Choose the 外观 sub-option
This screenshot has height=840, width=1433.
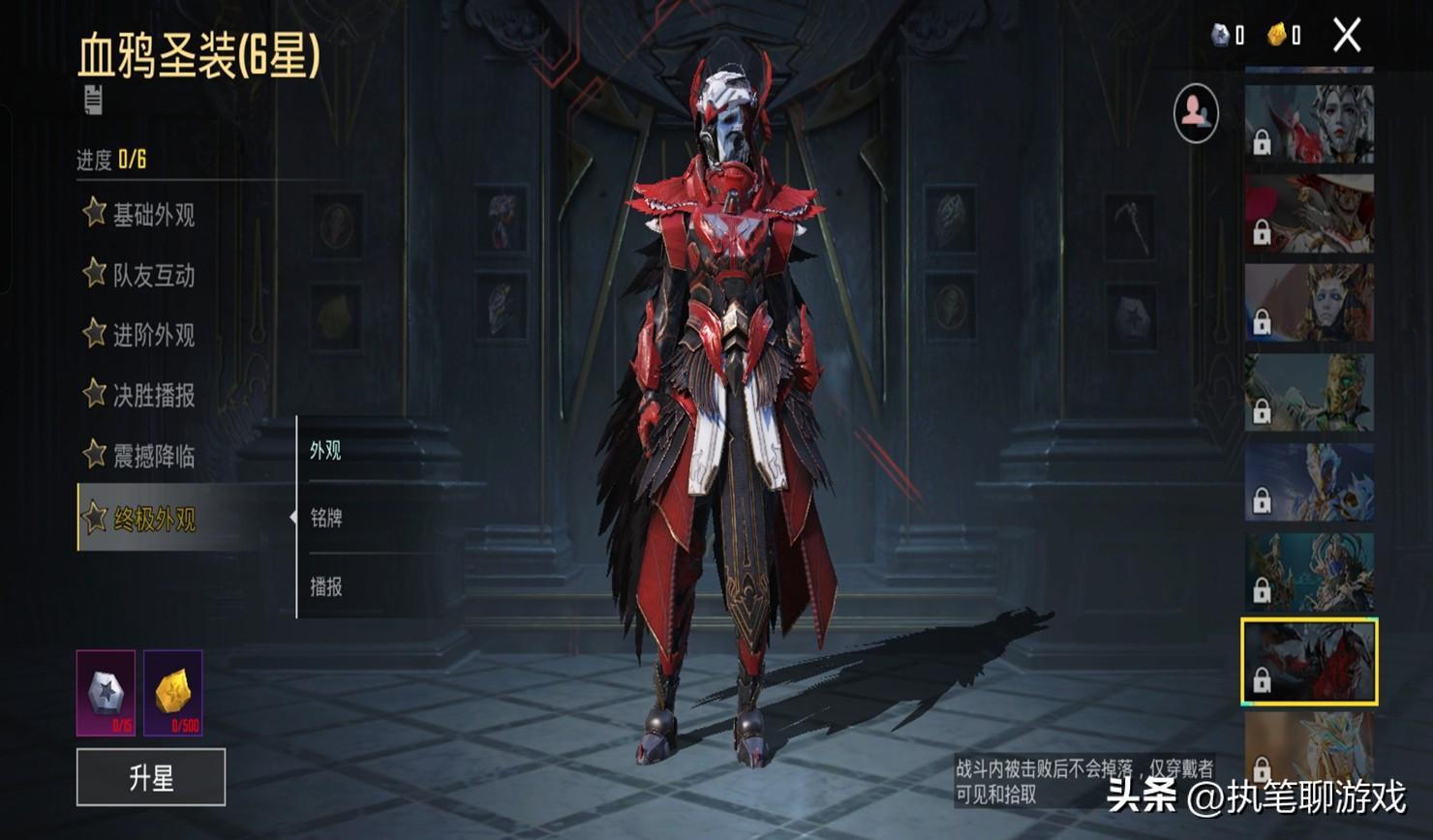point(326,451)
